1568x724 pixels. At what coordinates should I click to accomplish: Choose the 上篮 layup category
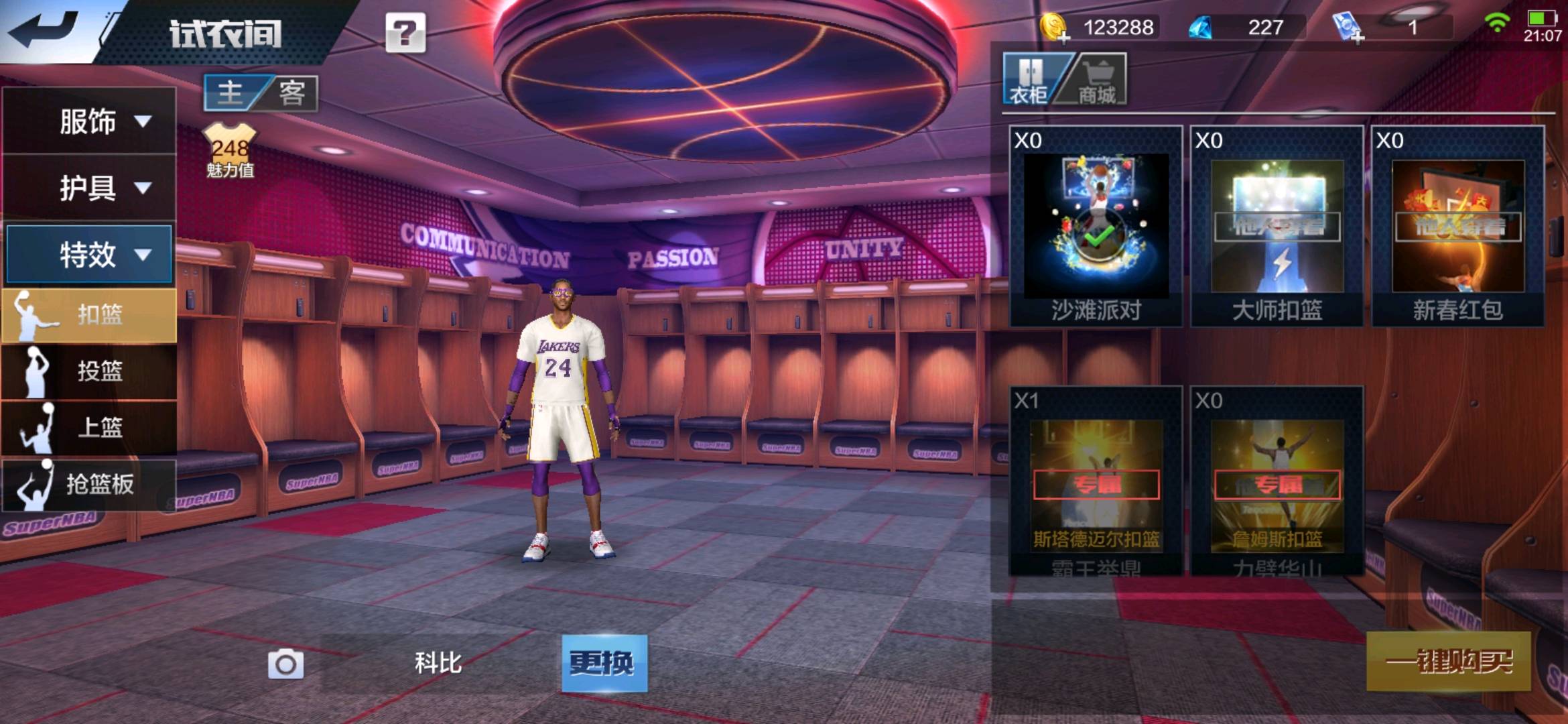pos(89,428)
